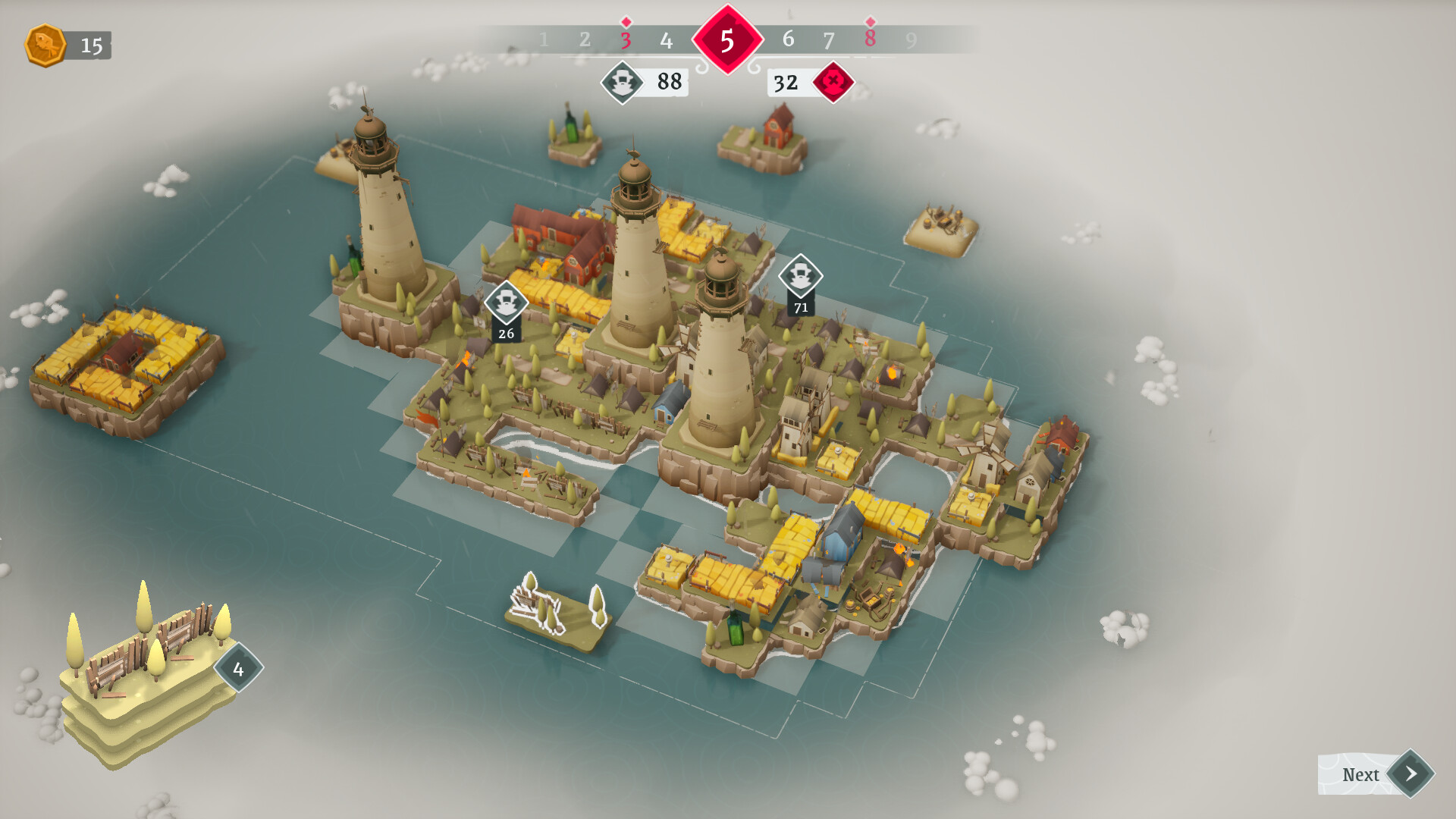This screenshot has width=1456, height=819.
Task: Click the current round 5 diamond
Action: (727, 40)
